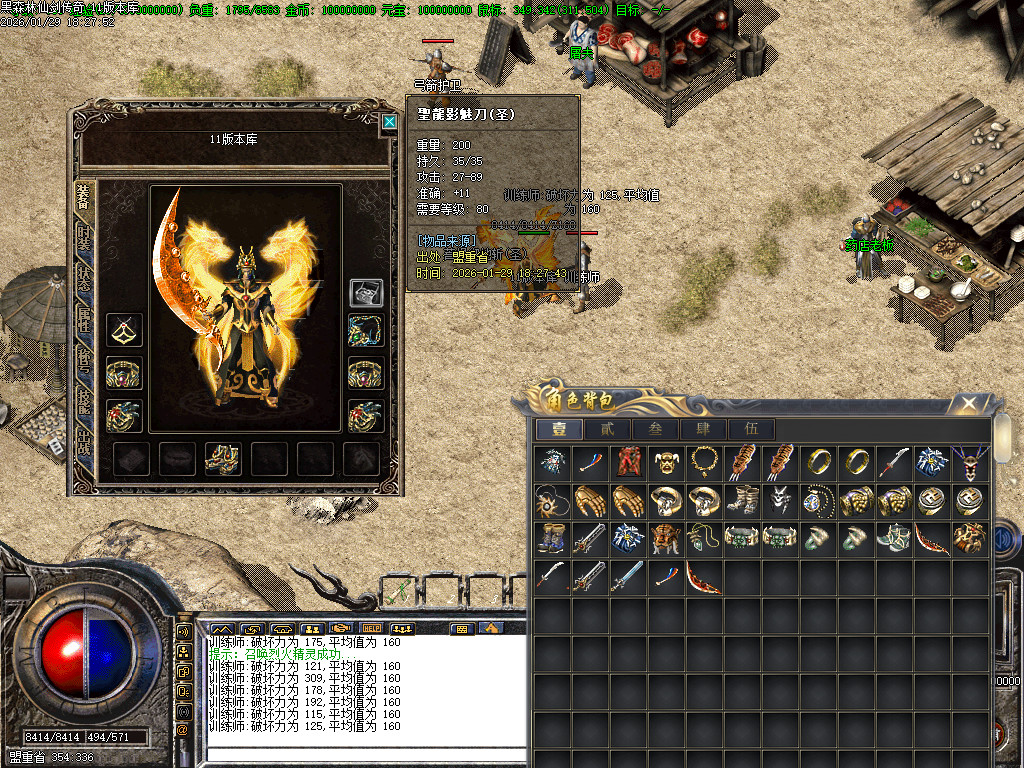This screenshot has height=768, width=1024.
Task: Click the equipped necklace slot on character
Action: point(366,330)
